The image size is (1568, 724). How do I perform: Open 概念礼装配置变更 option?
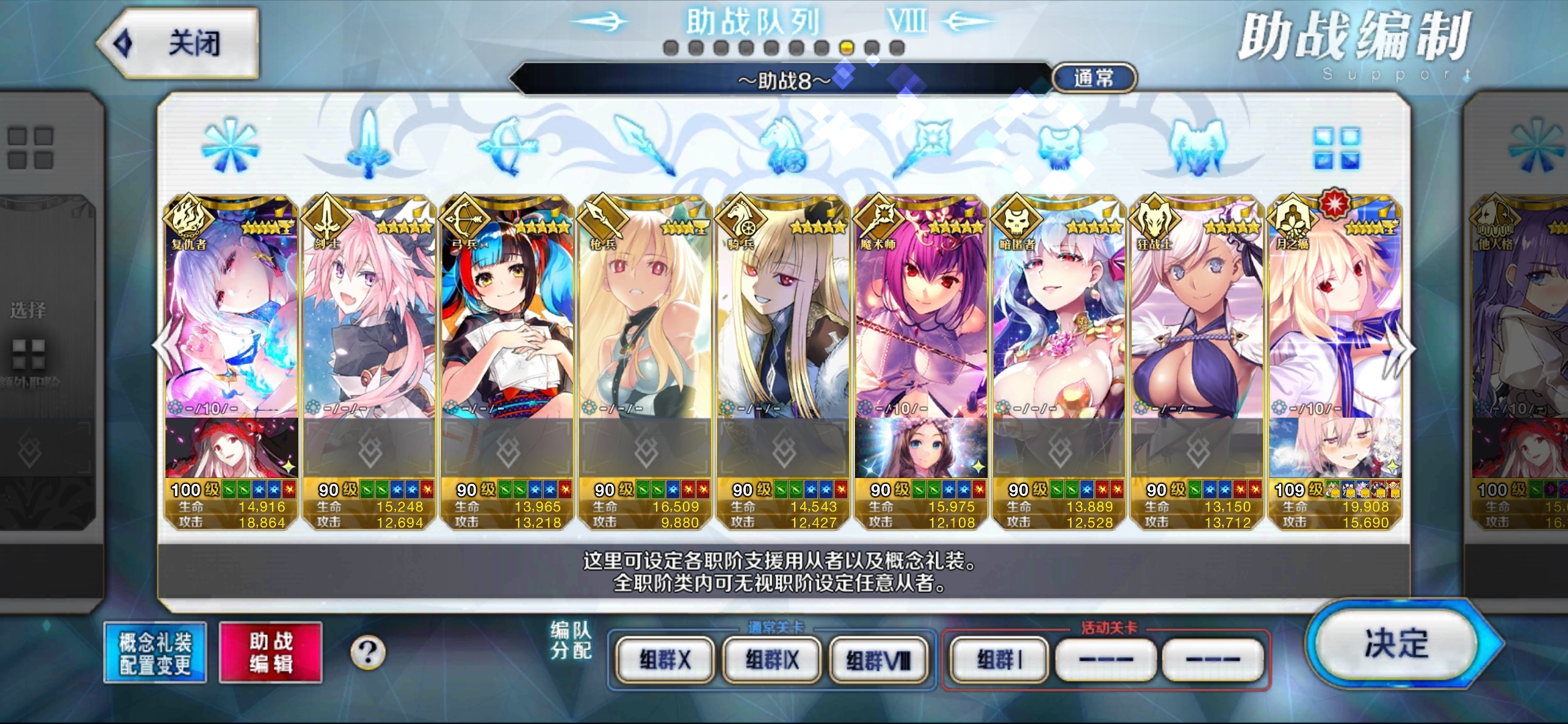155,653
